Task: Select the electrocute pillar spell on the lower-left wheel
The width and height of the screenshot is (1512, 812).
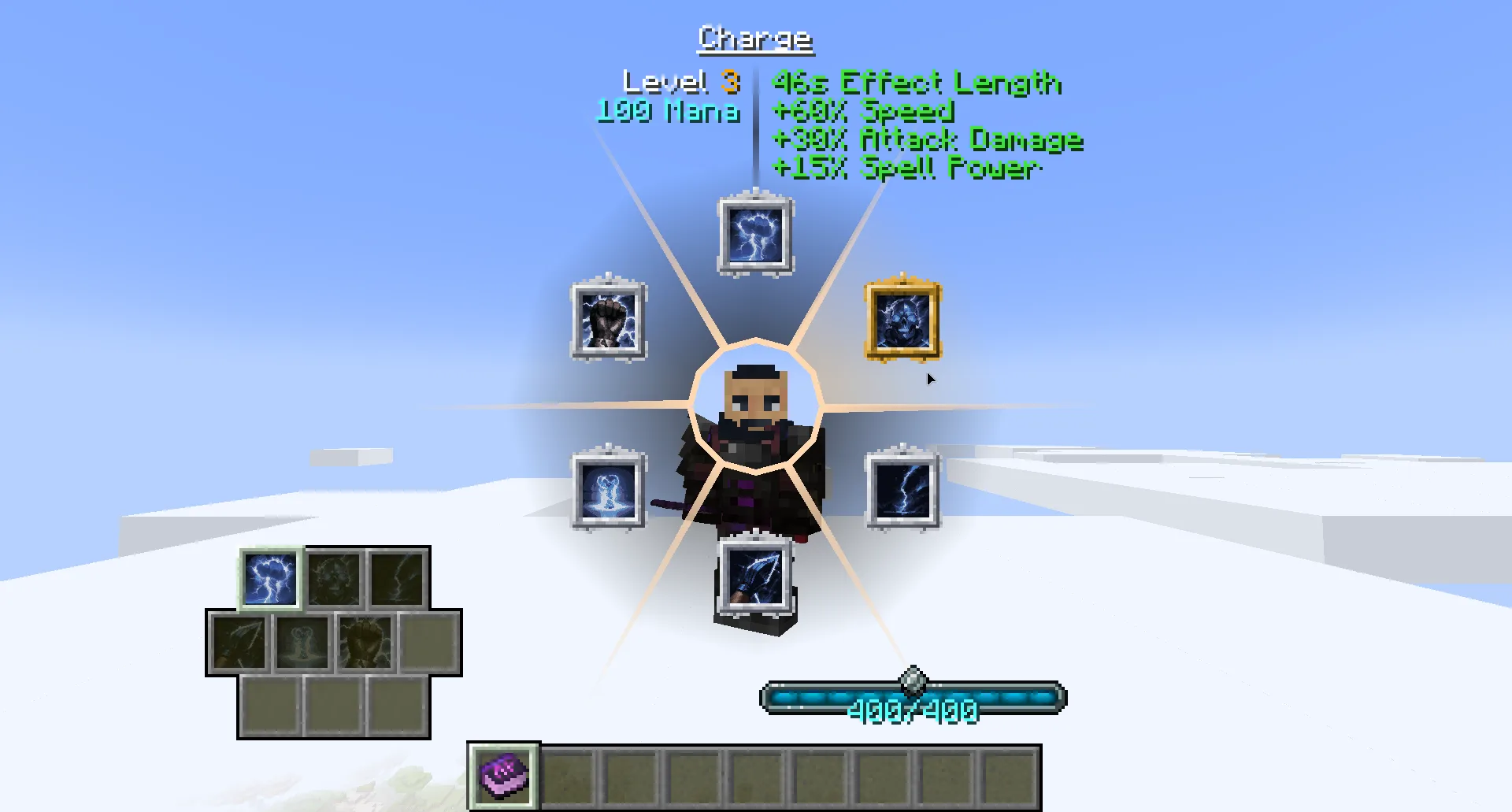Action: pos(609,492)
